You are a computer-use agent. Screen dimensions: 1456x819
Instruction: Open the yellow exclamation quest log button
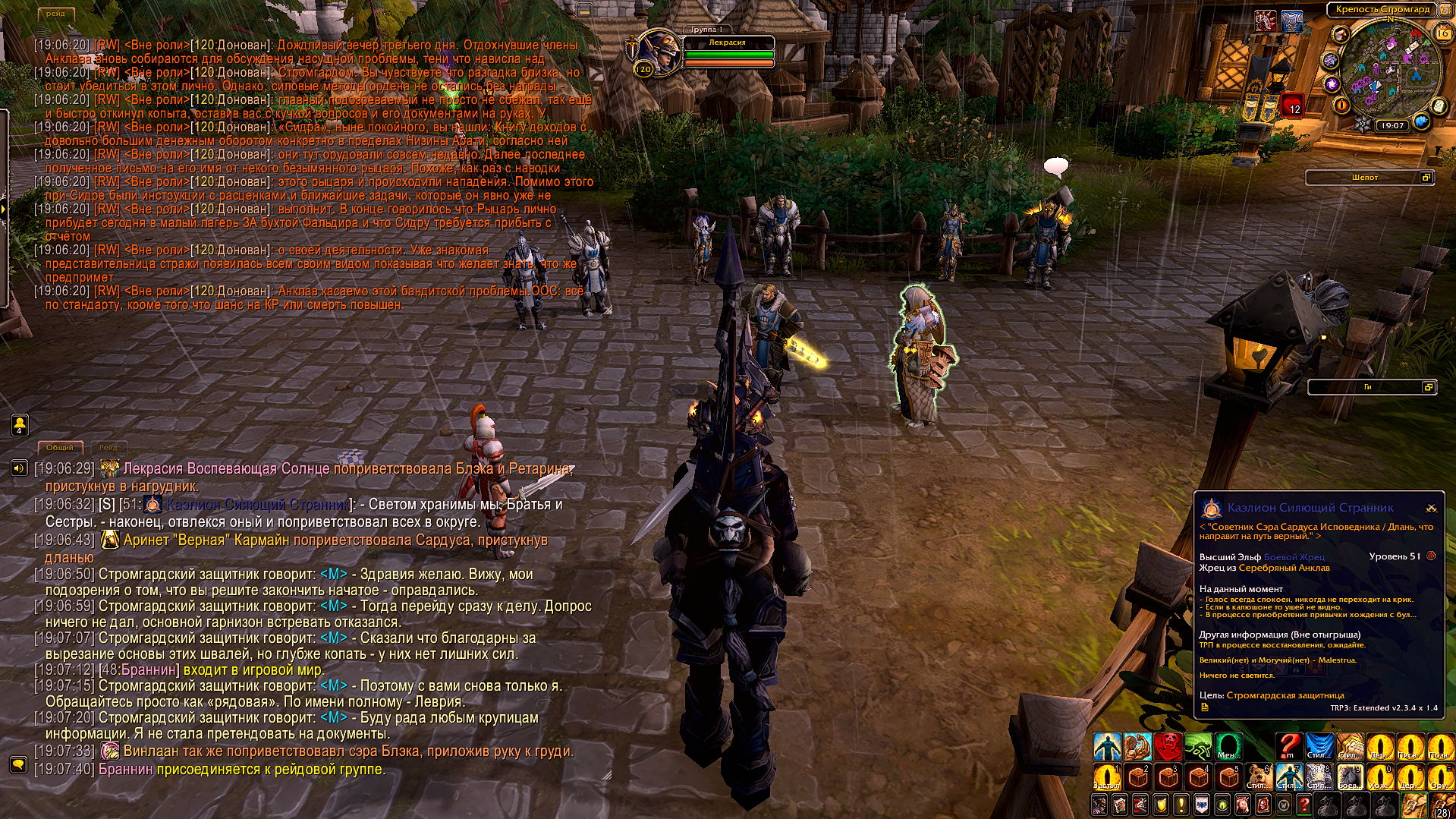[x=1181, y=805]
